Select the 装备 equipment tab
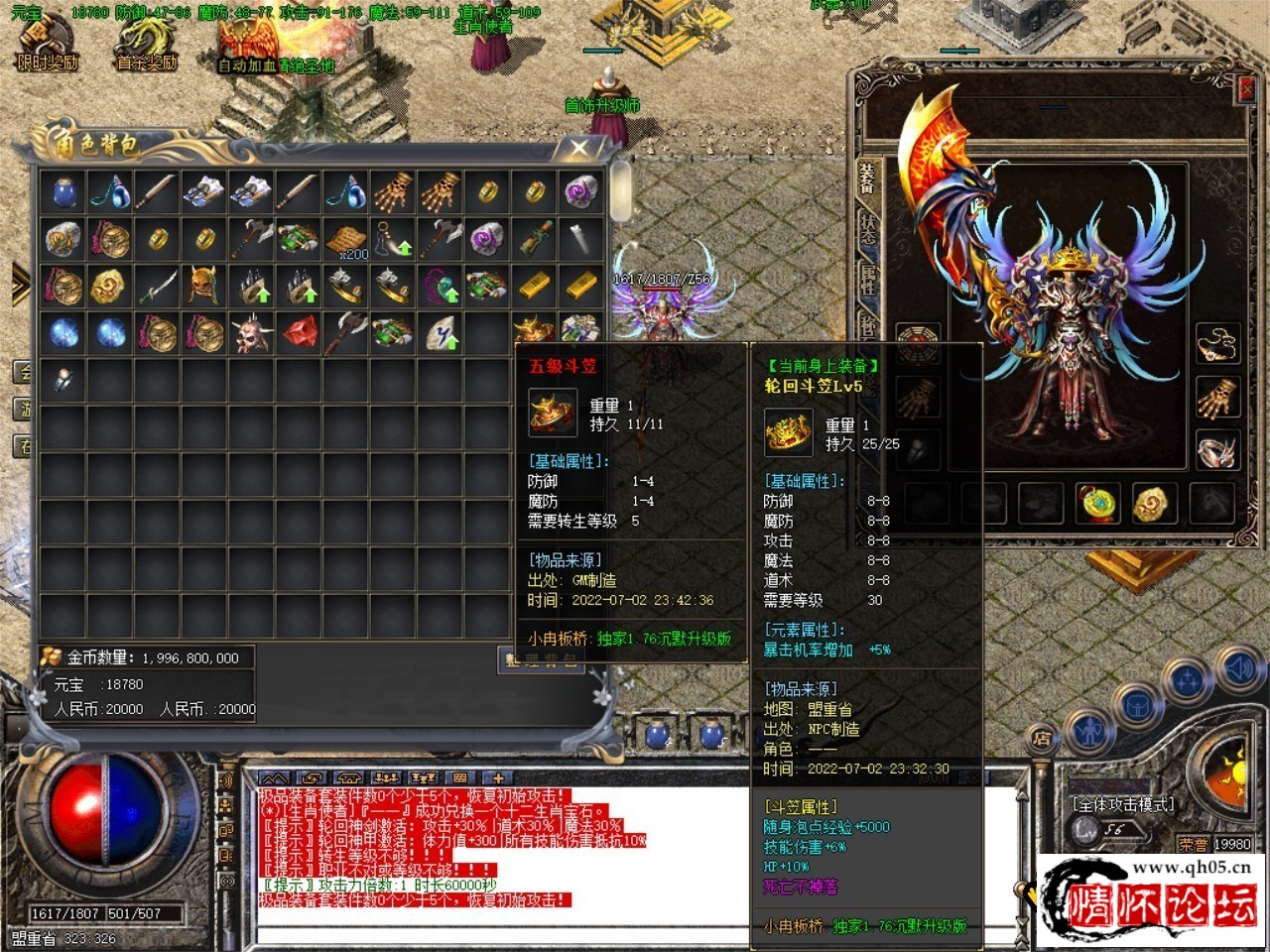This screenshot has width=1270, height=952. click(867, 179)
